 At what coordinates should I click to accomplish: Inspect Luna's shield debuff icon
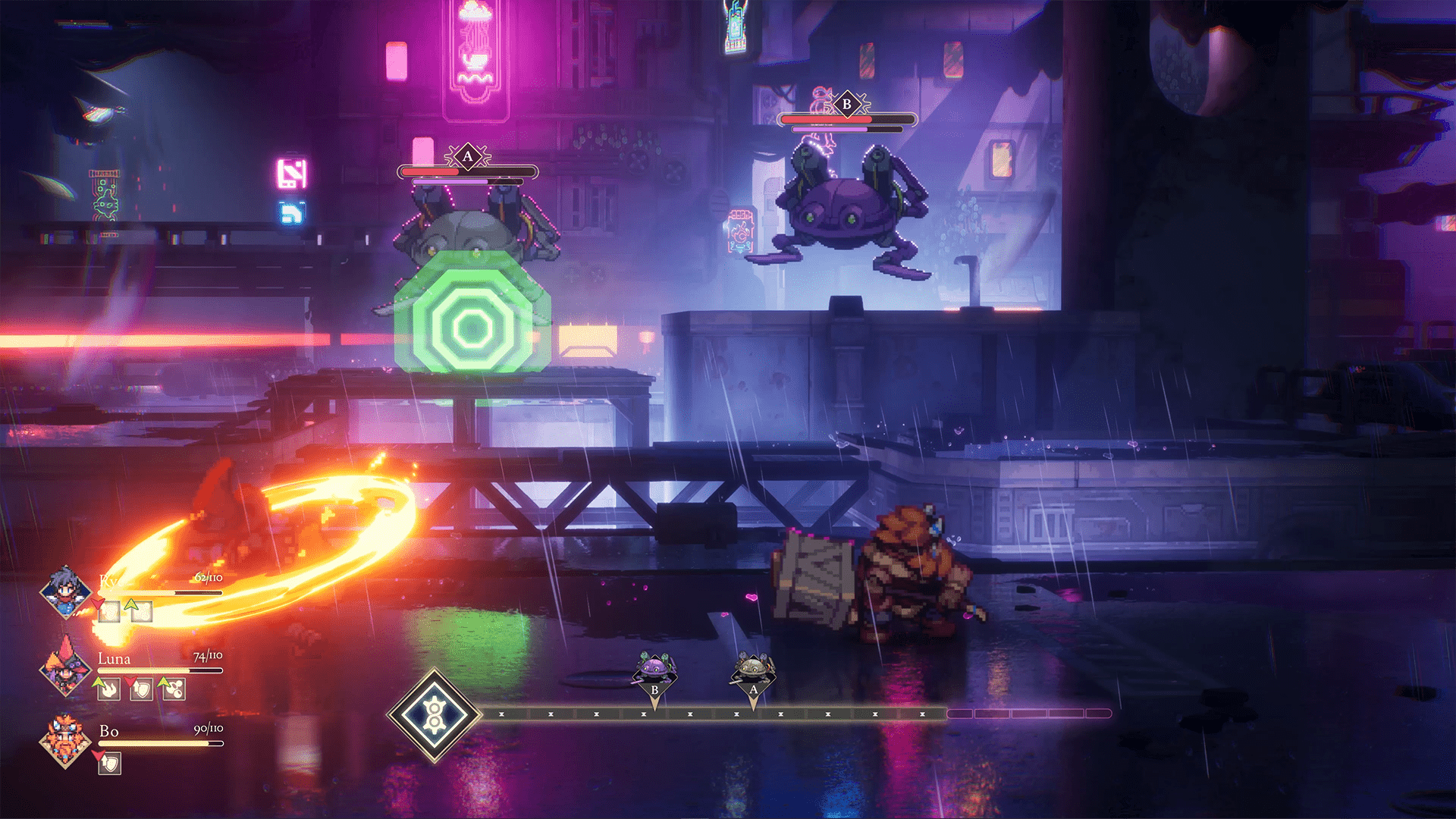coord(142,689)
